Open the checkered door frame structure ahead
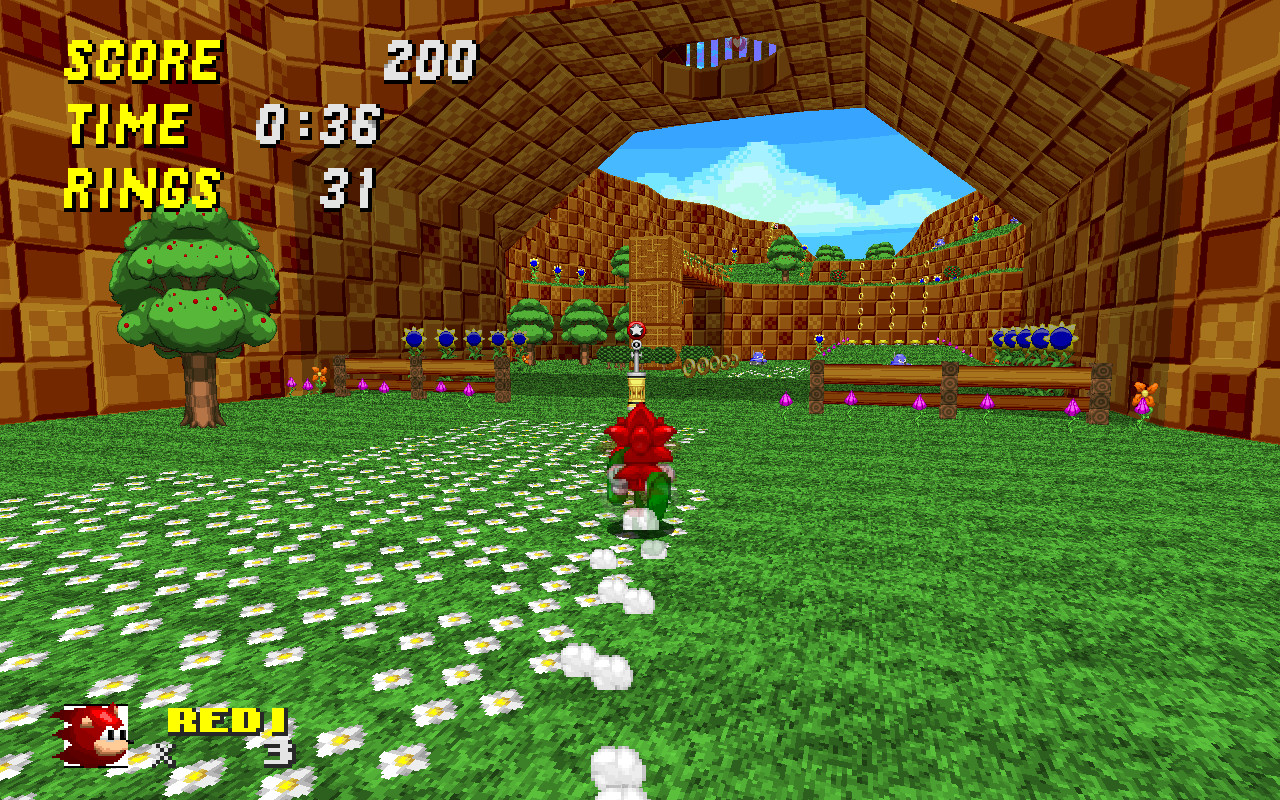This screenshot has width=1280, height=800. click(655, 290)
